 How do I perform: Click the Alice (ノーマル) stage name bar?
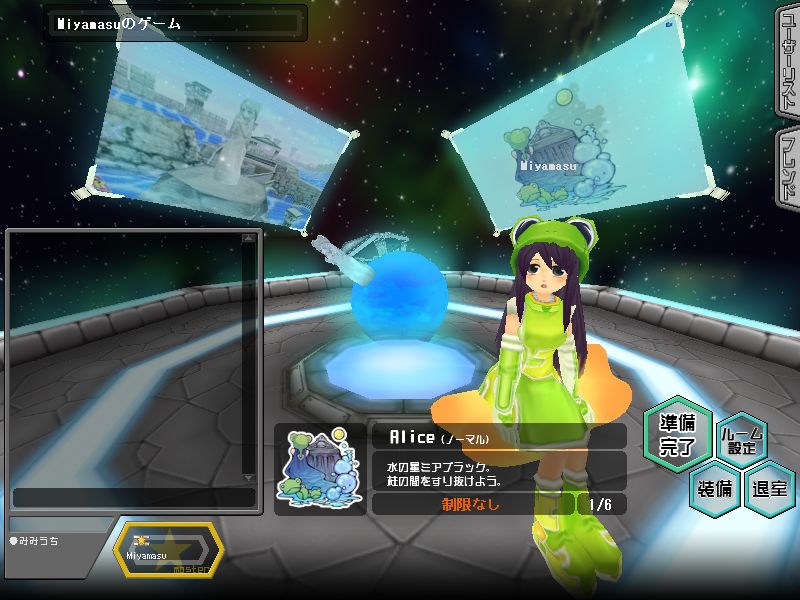[x=498, y=437]
